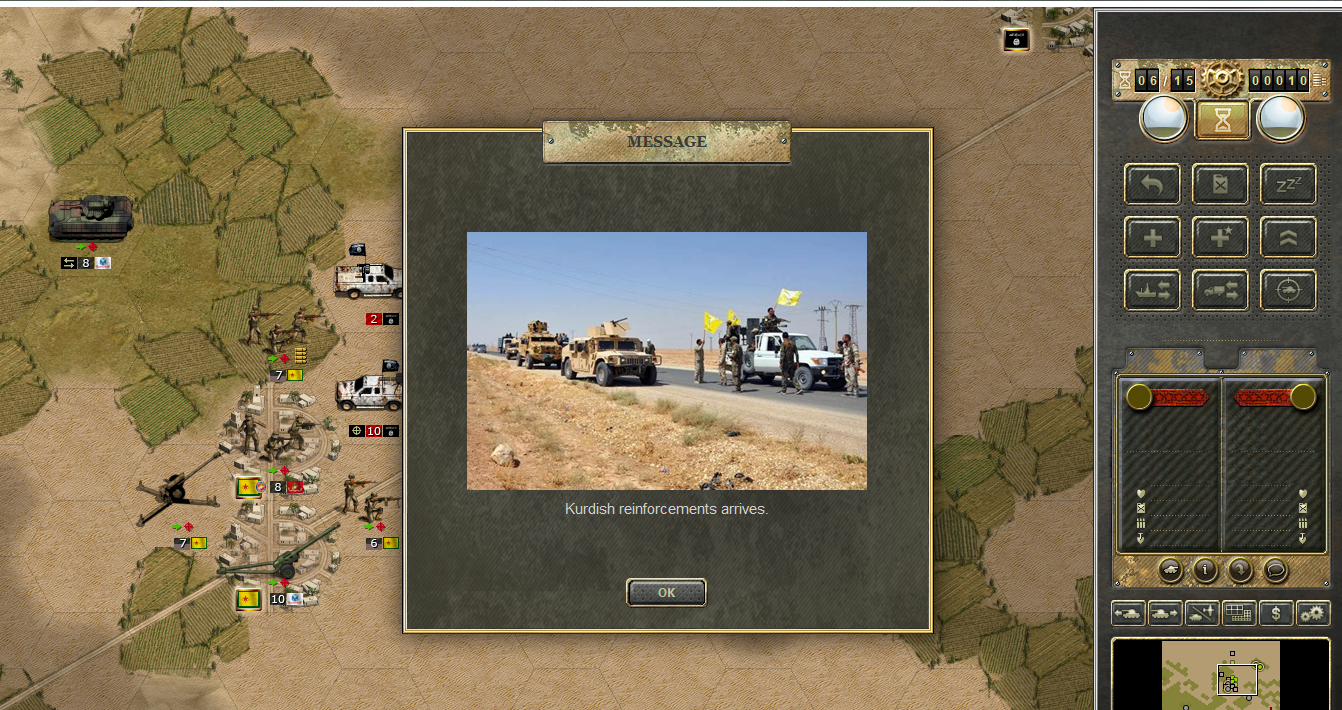Upgrade the unit with the chevrons button
The width and height of the screenshot is (1342, 710).
pyautogui.click(x=1287, y=238)
